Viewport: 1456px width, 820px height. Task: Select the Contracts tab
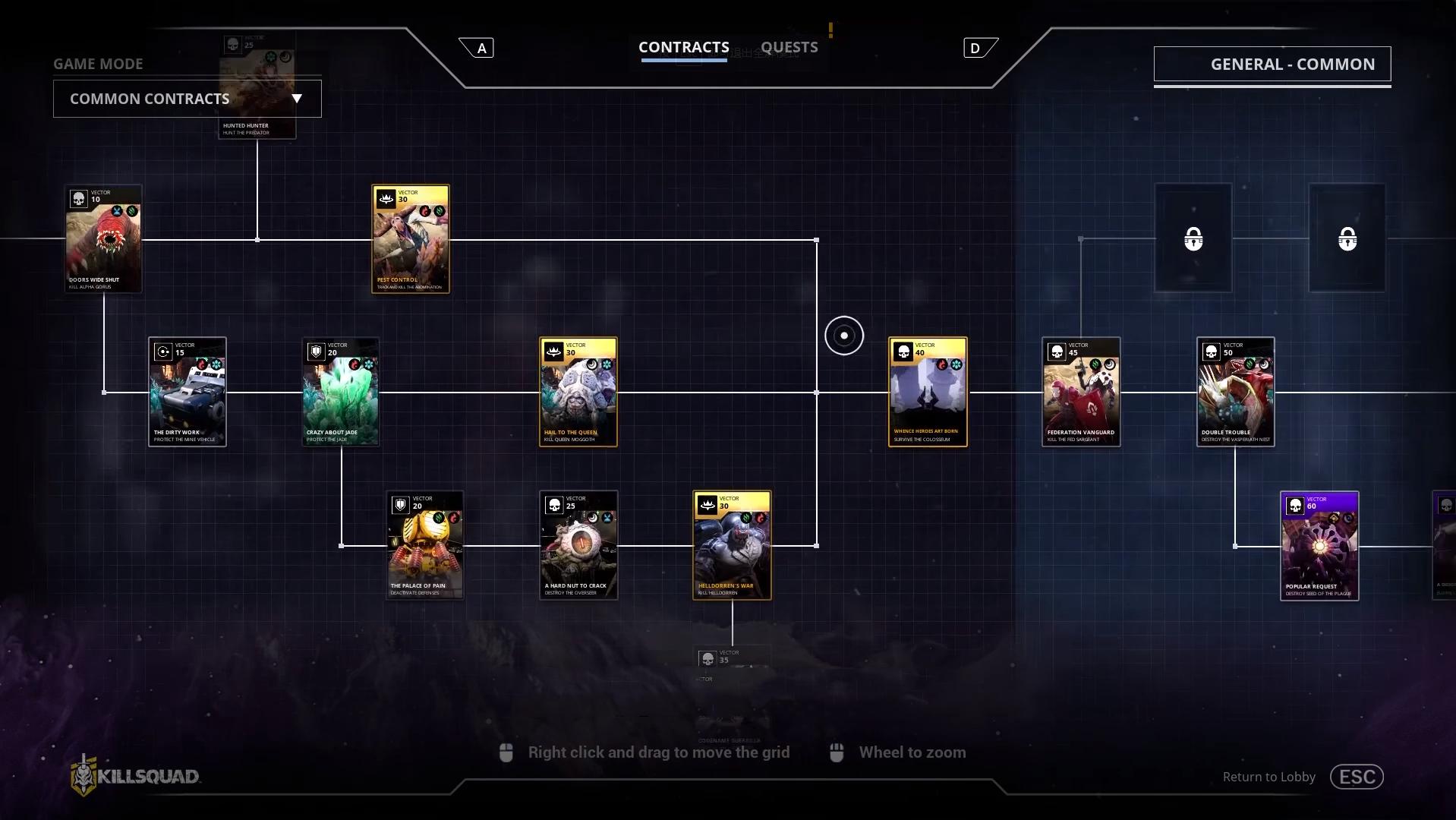[x=683, y=47]
